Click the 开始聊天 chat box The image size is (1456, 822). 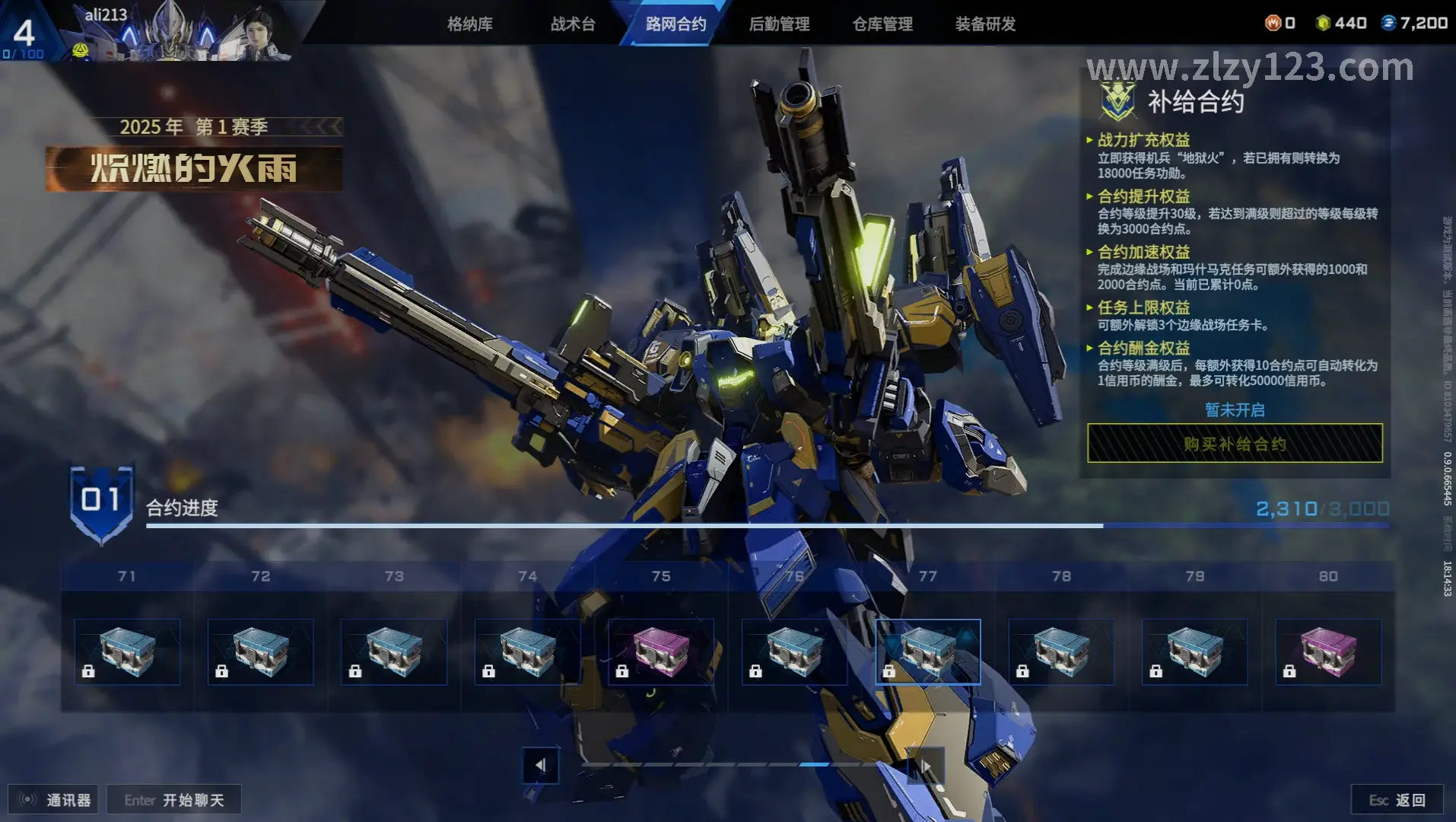point(174,800)
